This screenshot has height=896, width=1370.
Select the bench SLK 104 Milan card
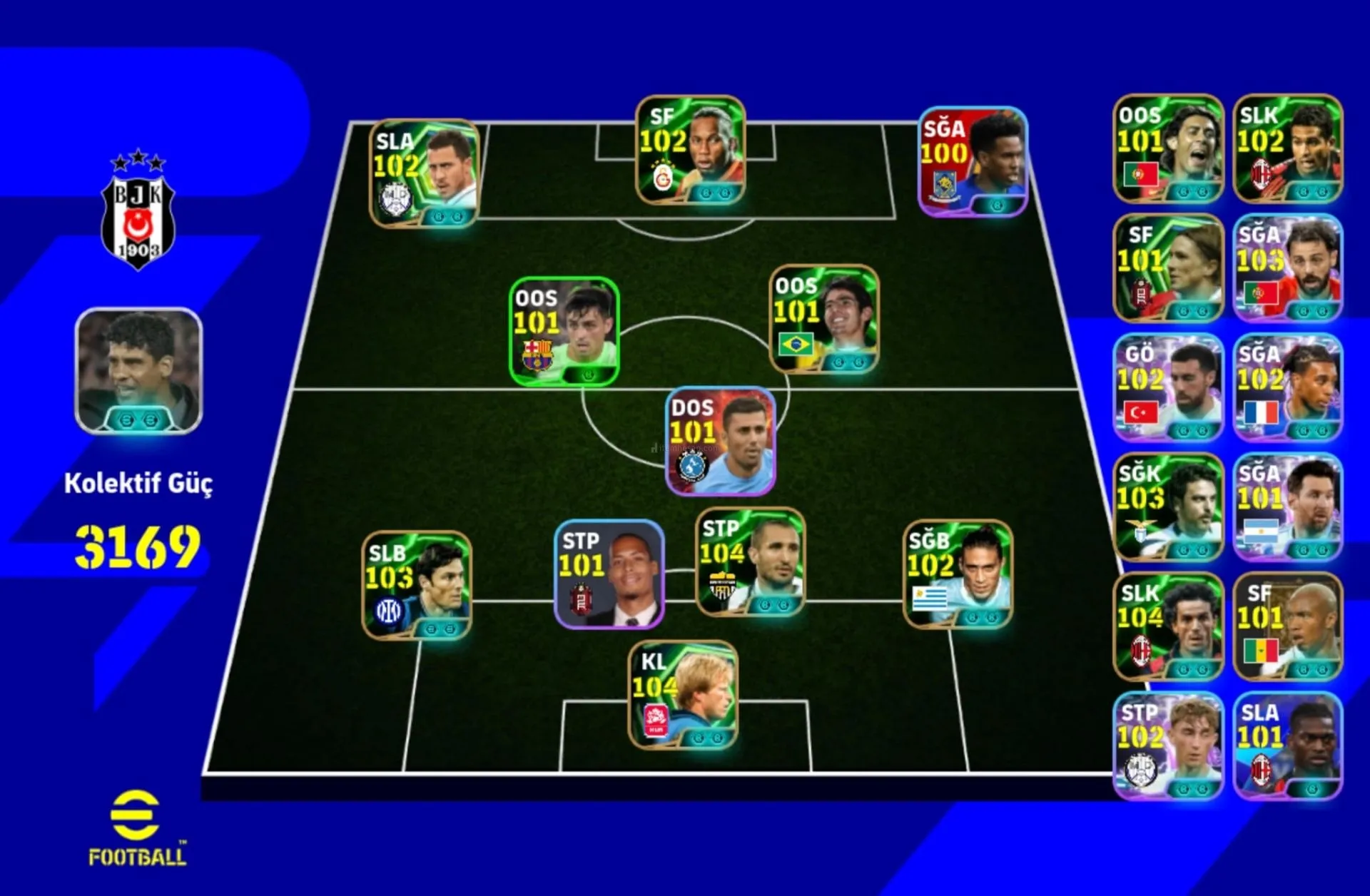[1168, 627]
